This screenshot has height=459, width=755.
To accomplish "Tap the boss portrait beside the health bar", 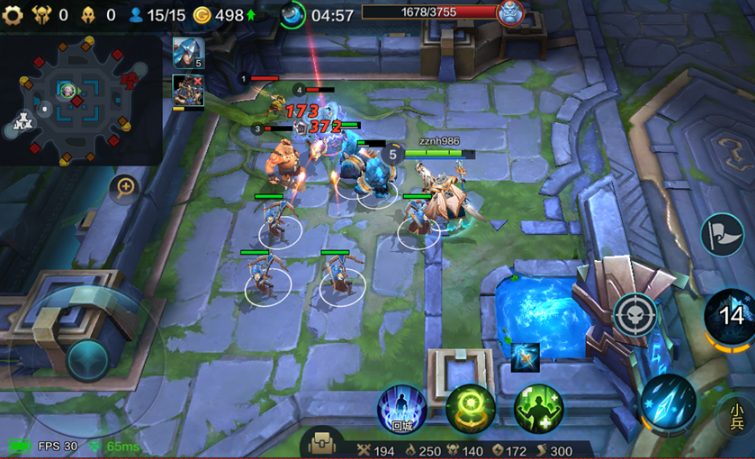I will [x=510, y=13].
